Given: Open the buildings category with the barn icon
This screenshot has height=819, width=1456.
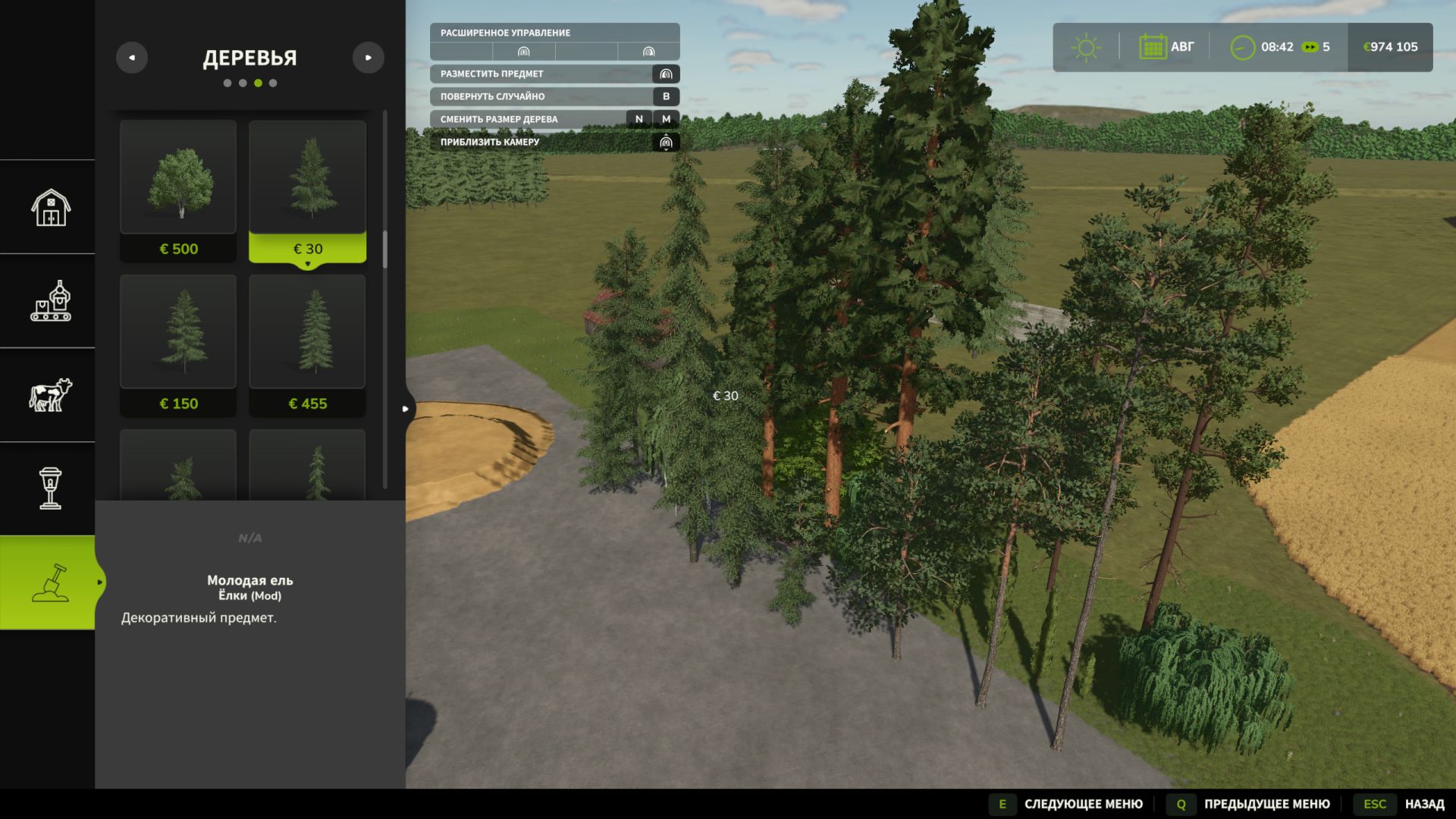Looking at the screenshot, I should [49, 207].
